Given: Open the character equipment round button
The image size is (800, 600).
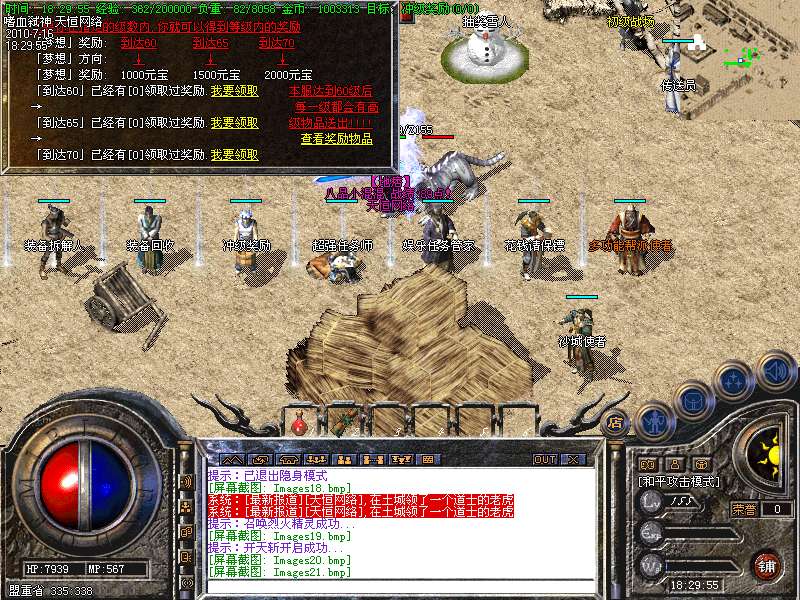Looking at the screenshot, I should (x=654, y=421).
